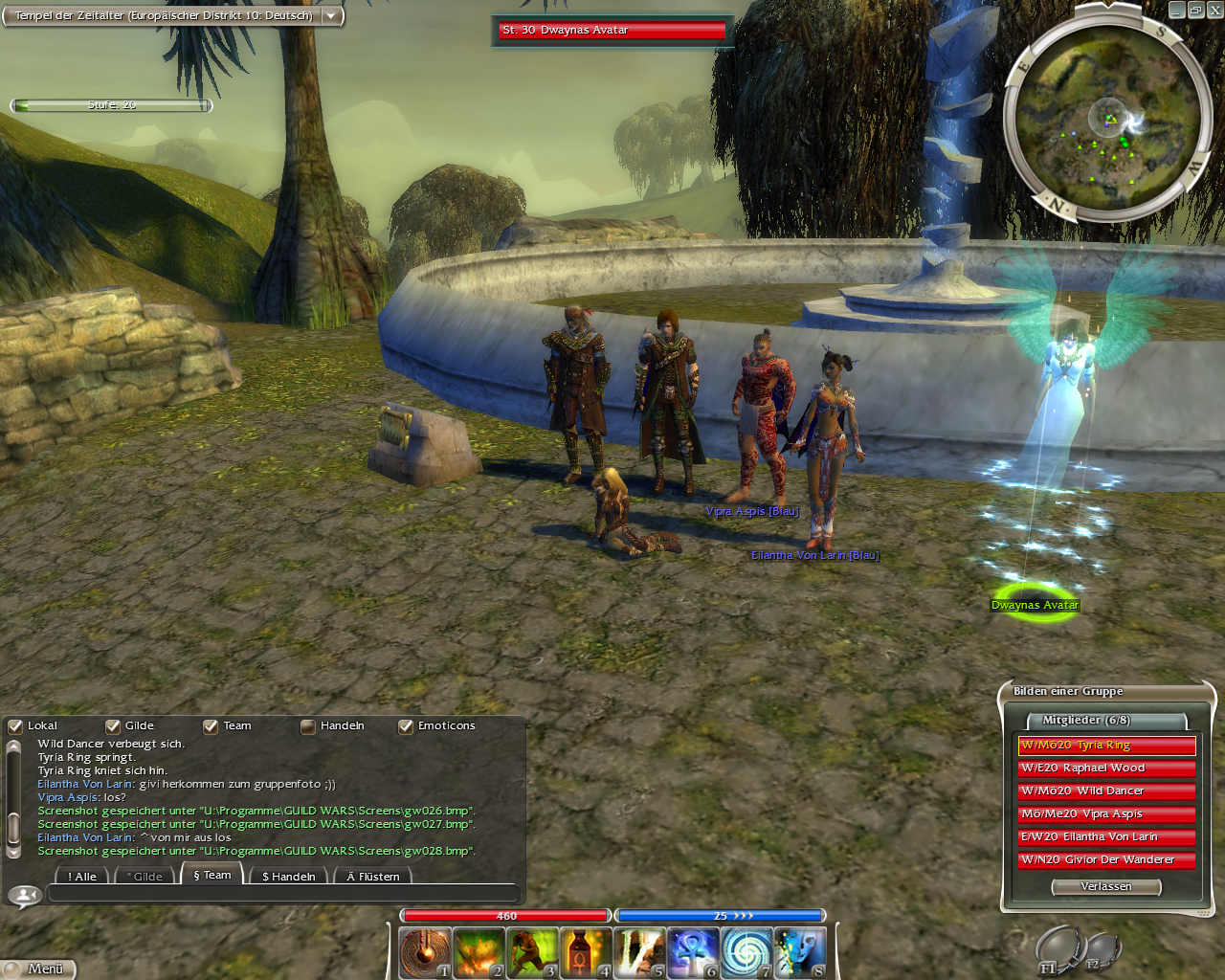Switch chat channel to Alle tab
The image size is (1225, 980).
[82, 877]
